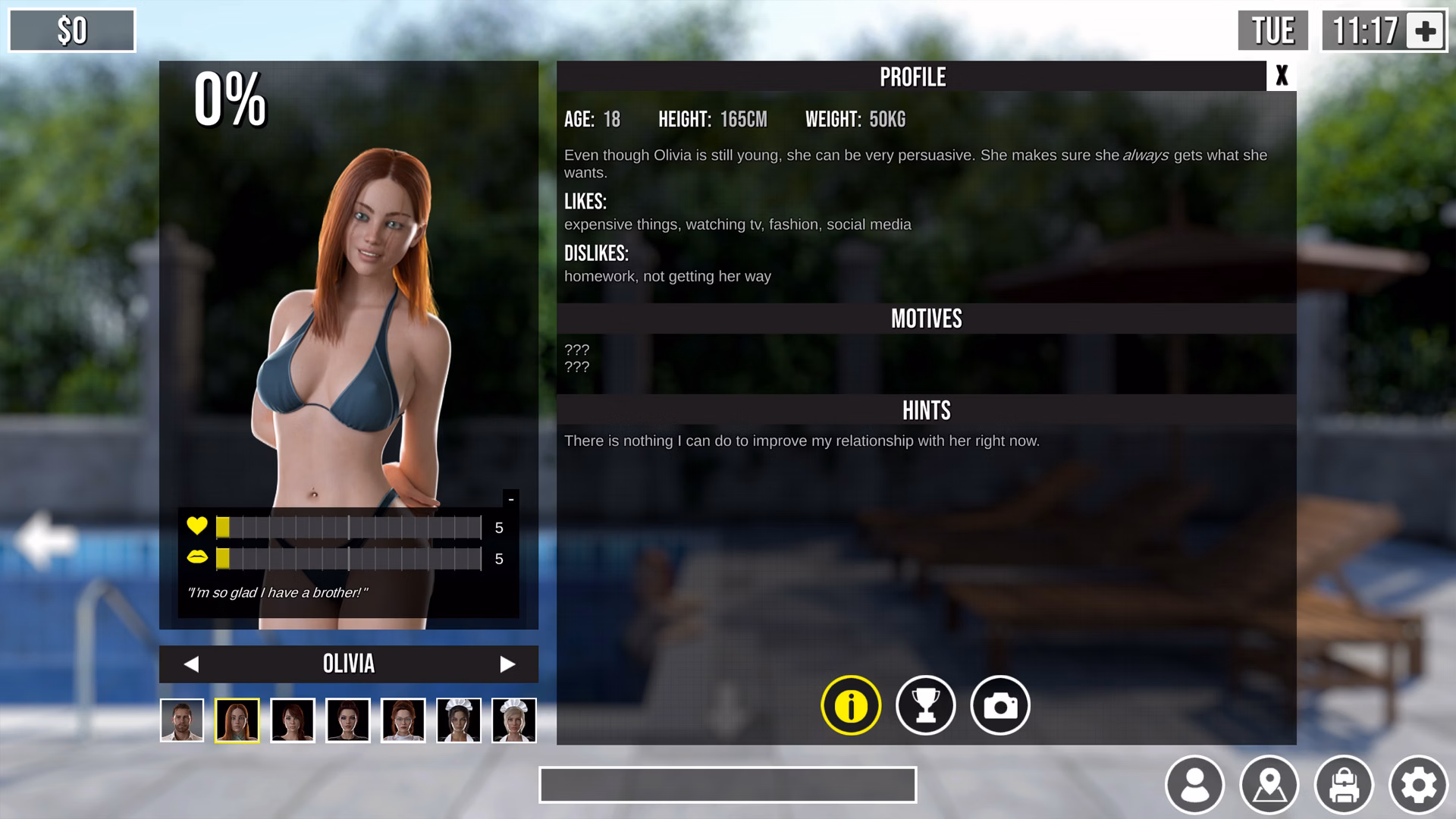Click the $0 money display
The width and height of the screenshot is (1456, 819).
[x=71, y=30]
